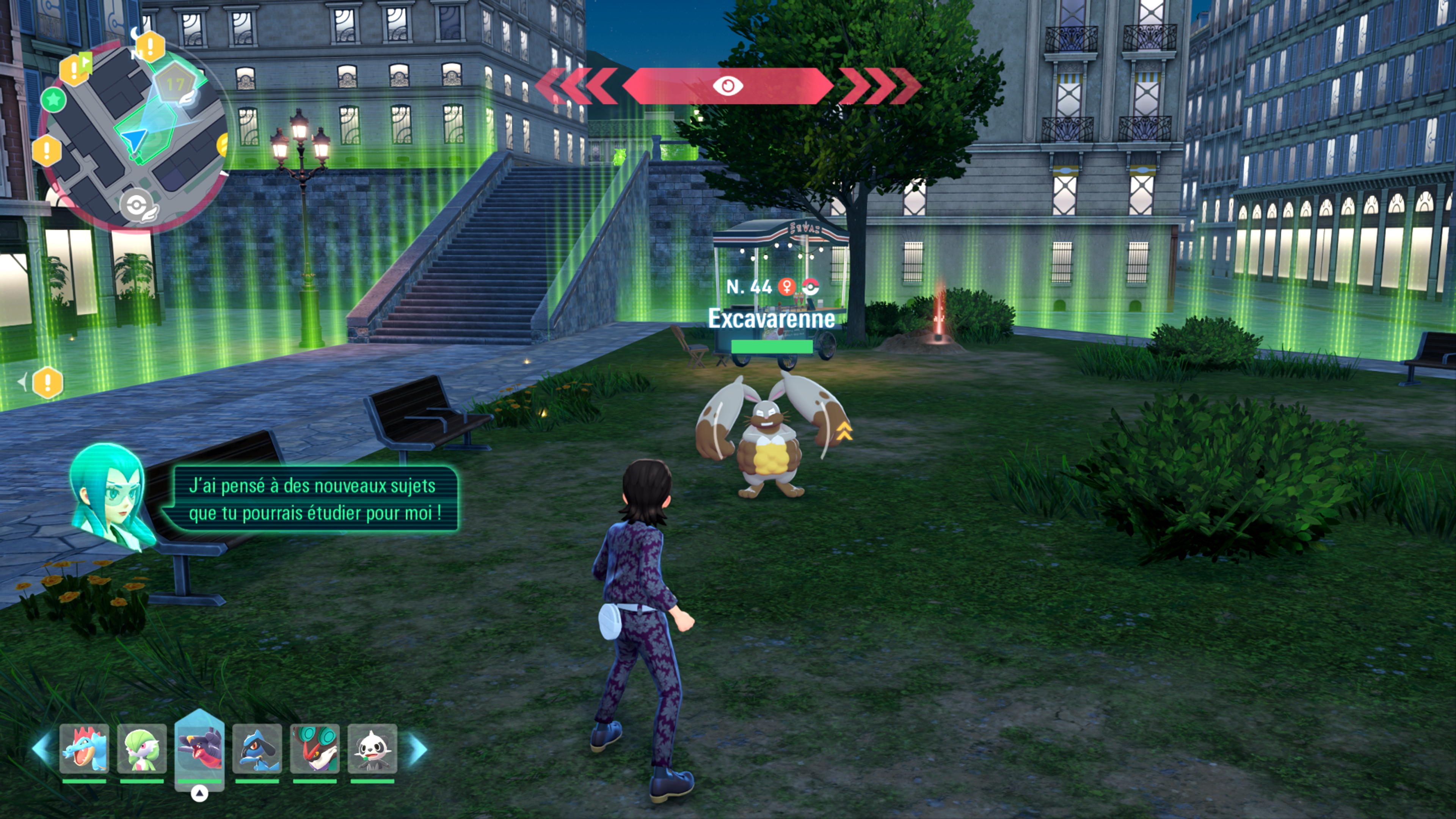Image resolution: width=1456 pixels, height=819 pixels.
Task: Select the green star marker on the minimap
Action: click(54, 100)
